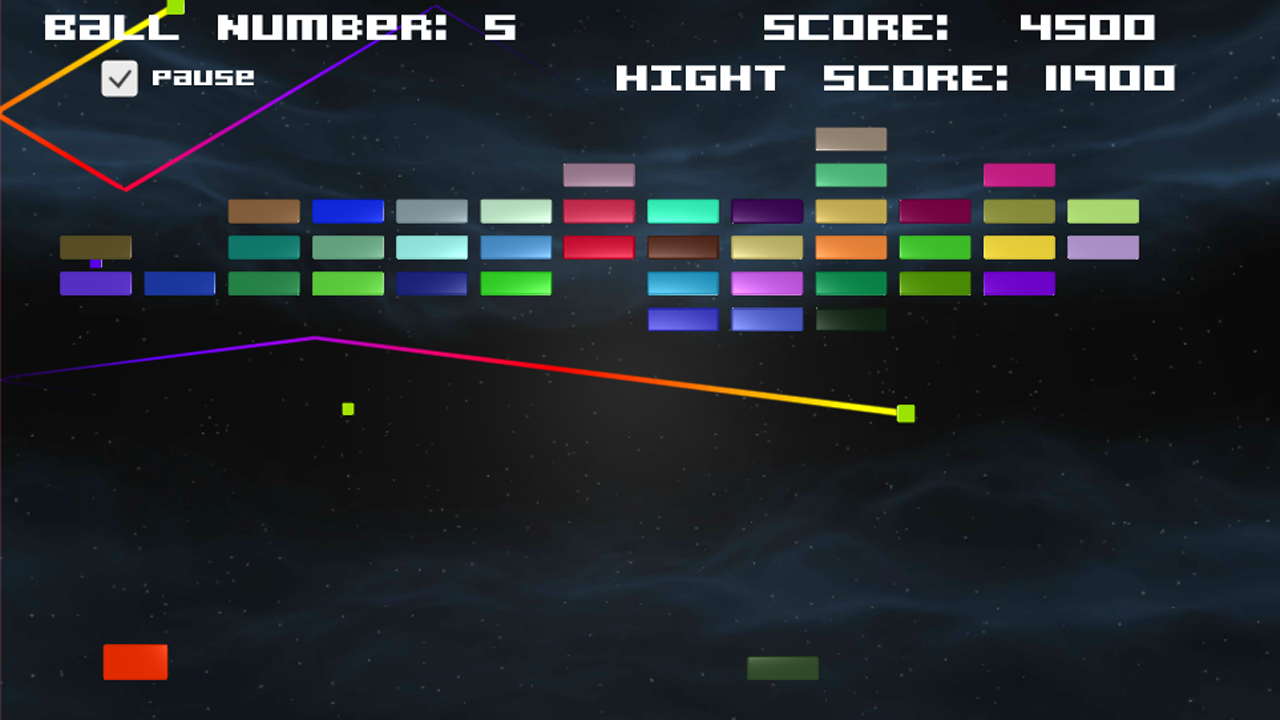Screen dimensions: 1280x720
Task: Click the small green ball in play
Action: (347, 408)
